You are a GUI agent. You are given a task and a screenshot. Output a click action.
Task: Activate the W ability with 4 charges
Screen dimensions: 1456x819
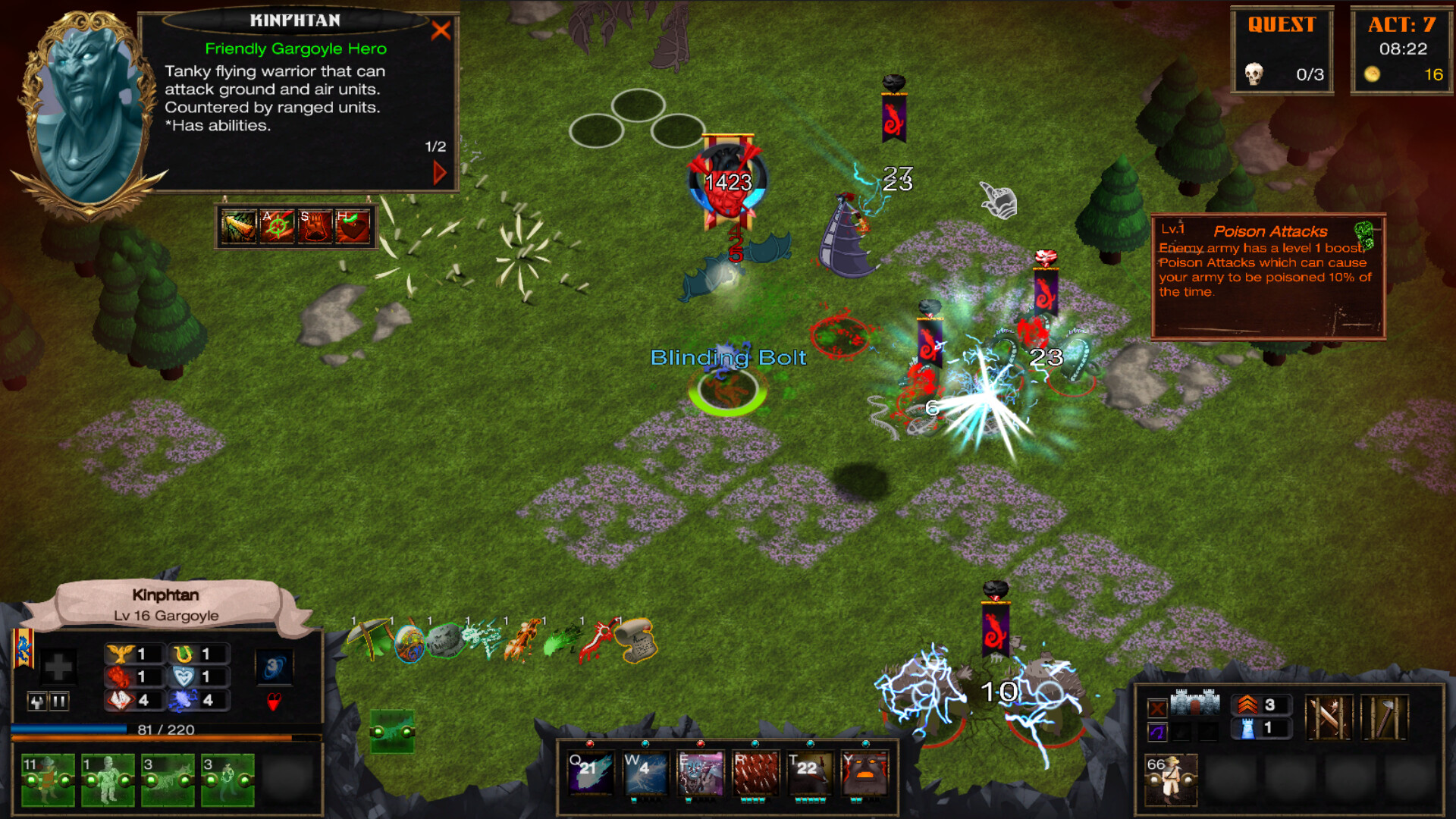click(645, 773)
